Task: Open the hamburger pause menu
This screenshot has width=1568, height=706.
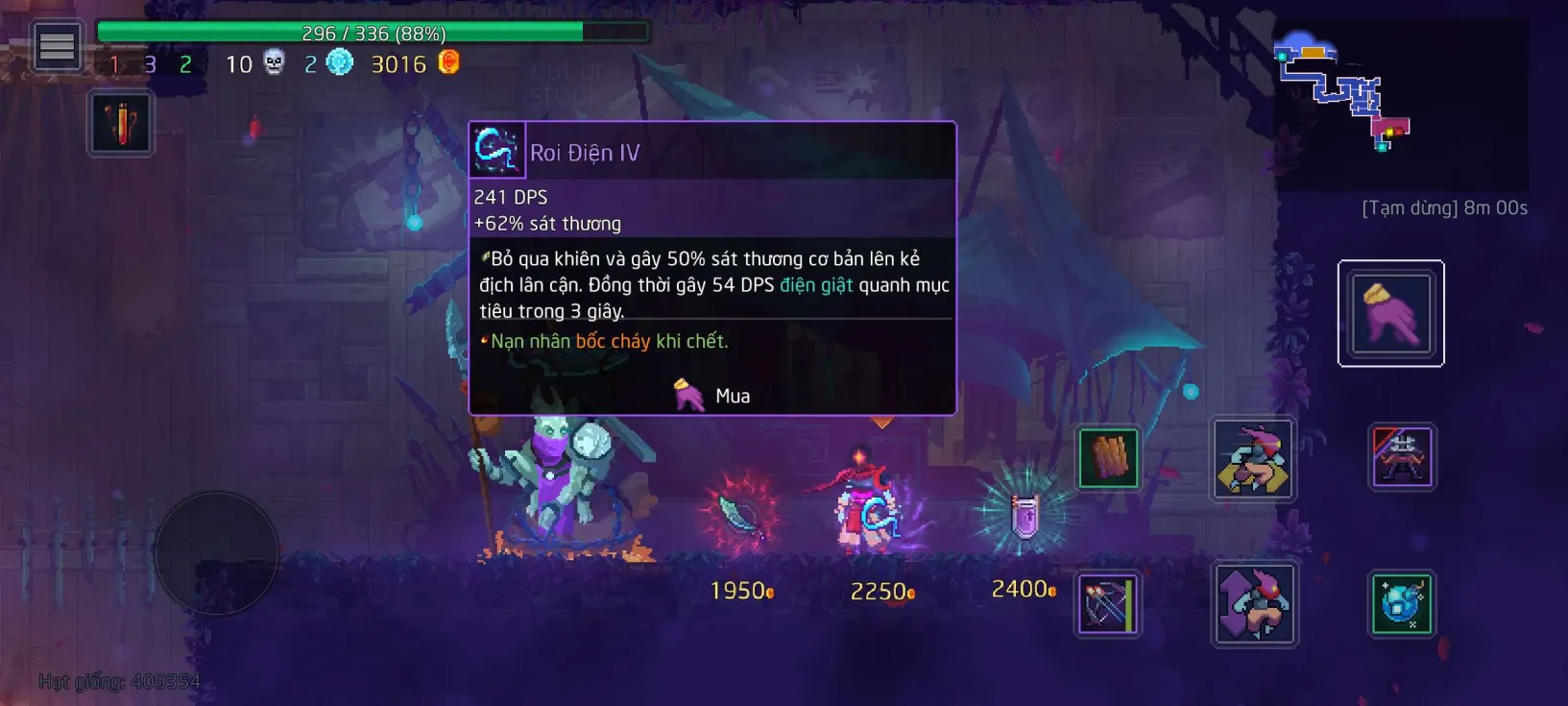Action: [57, 46]
